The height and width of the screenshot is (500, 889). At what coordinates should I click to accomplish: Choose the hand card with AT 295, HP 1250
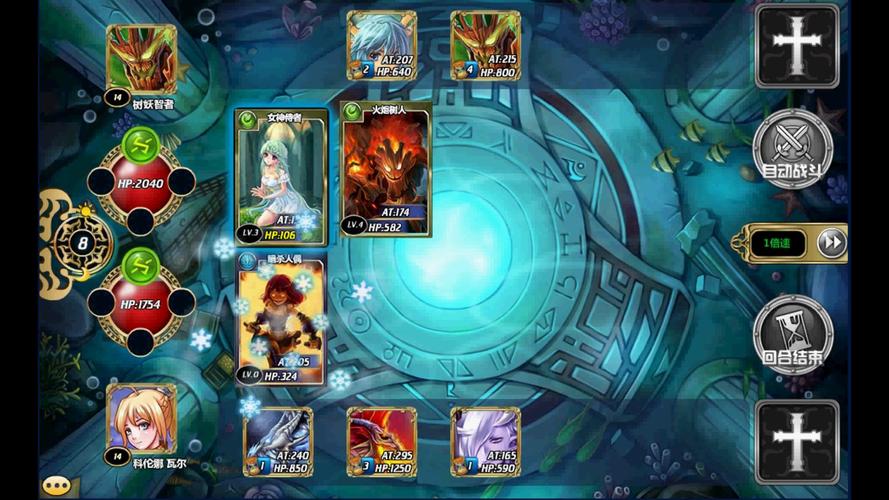tap(382, 441)
